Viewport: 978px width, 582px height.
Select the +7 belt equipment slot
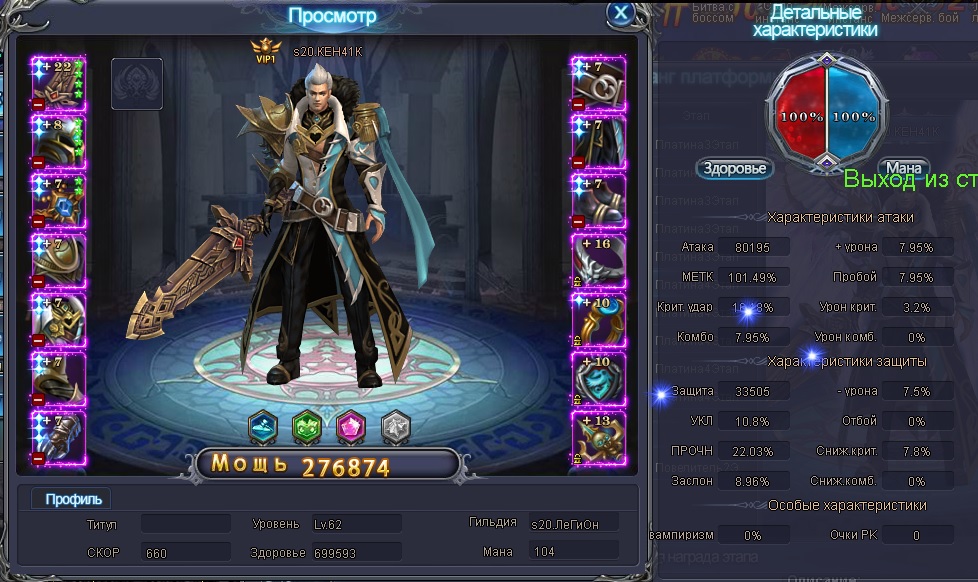coord(598,82)
